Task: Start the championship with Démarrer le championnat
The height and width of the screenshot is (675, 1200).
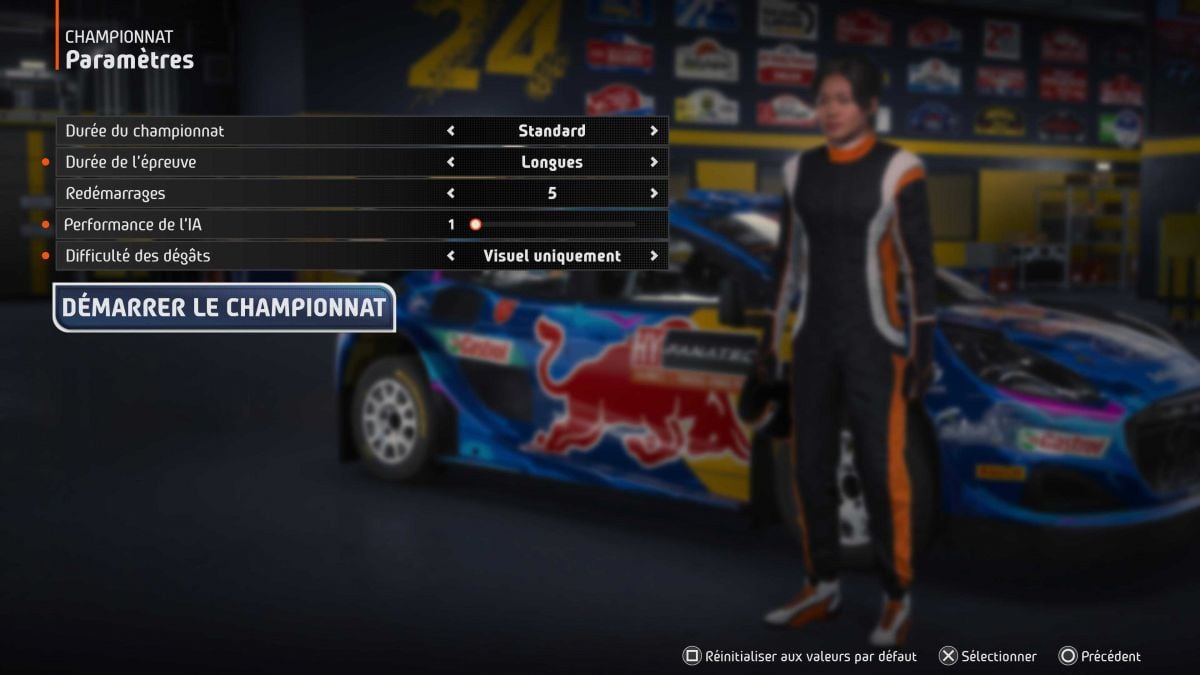Action: [x=224, y=308]
